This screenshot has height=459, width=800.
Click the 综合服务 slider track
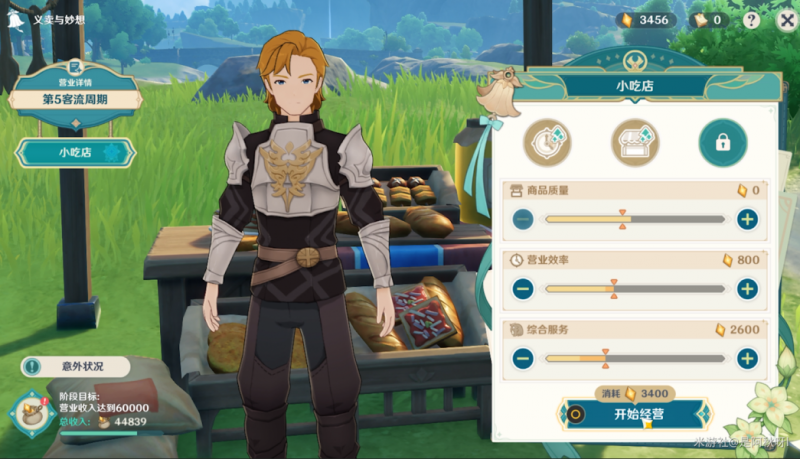[x=634, y=358]
